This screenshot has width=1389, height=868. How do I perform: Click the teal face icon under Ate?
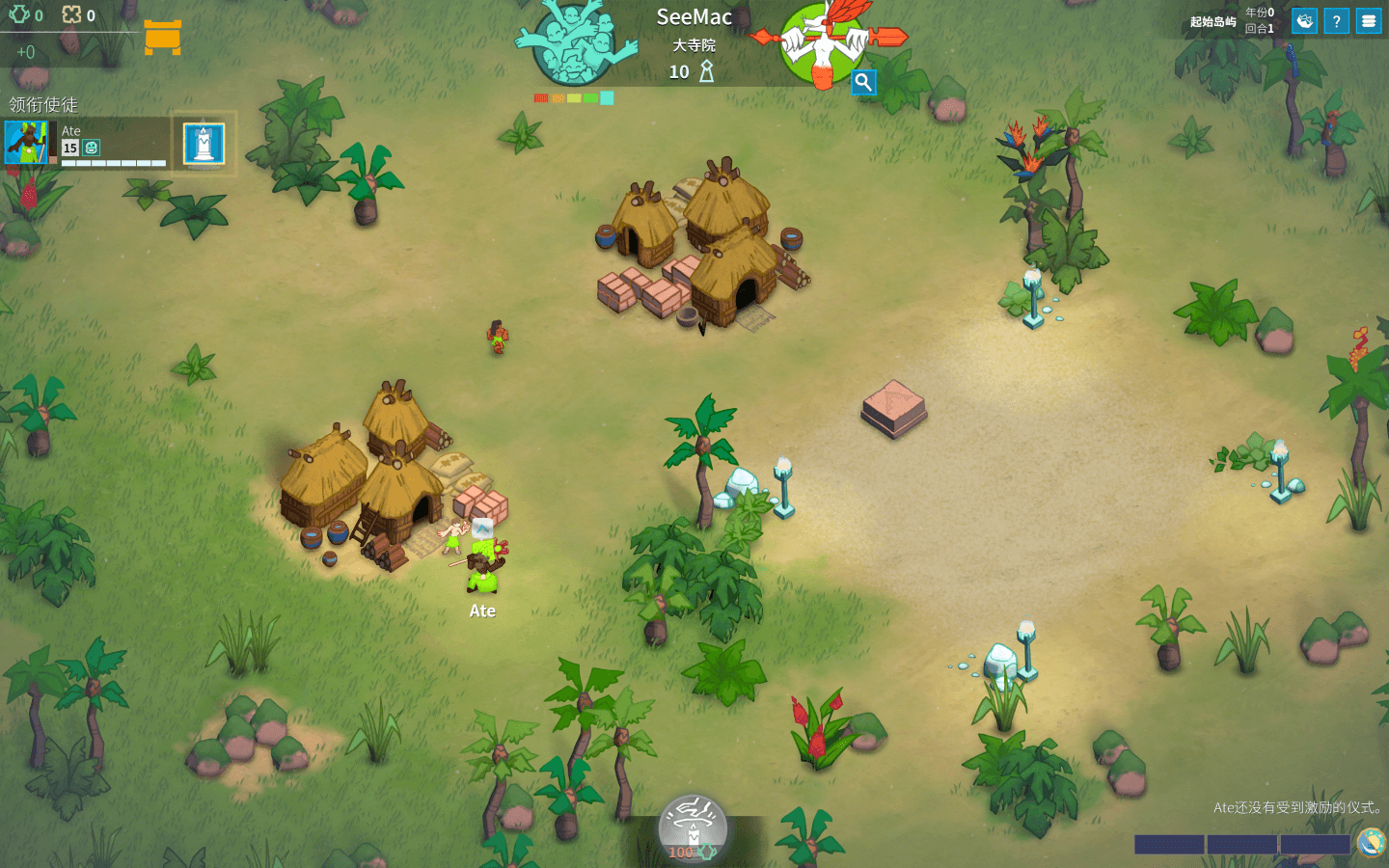[x=92, y=148]
